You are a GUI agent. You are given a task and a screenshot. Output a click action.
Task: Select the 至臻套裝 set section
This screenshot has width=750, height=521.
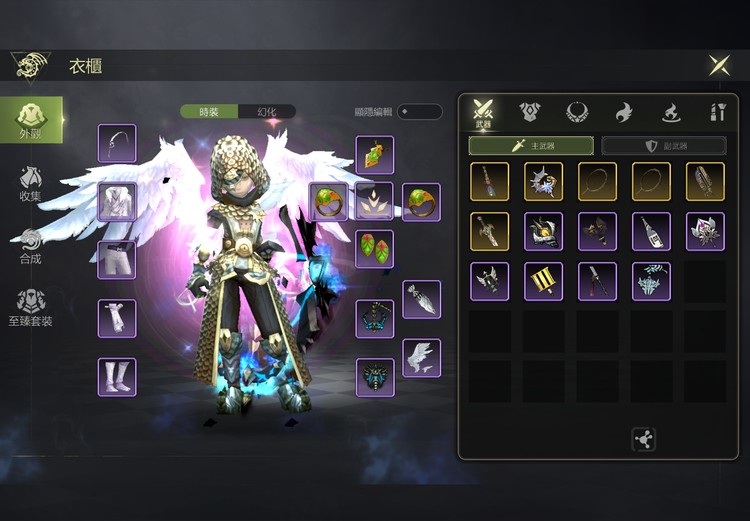coord(31,308)
